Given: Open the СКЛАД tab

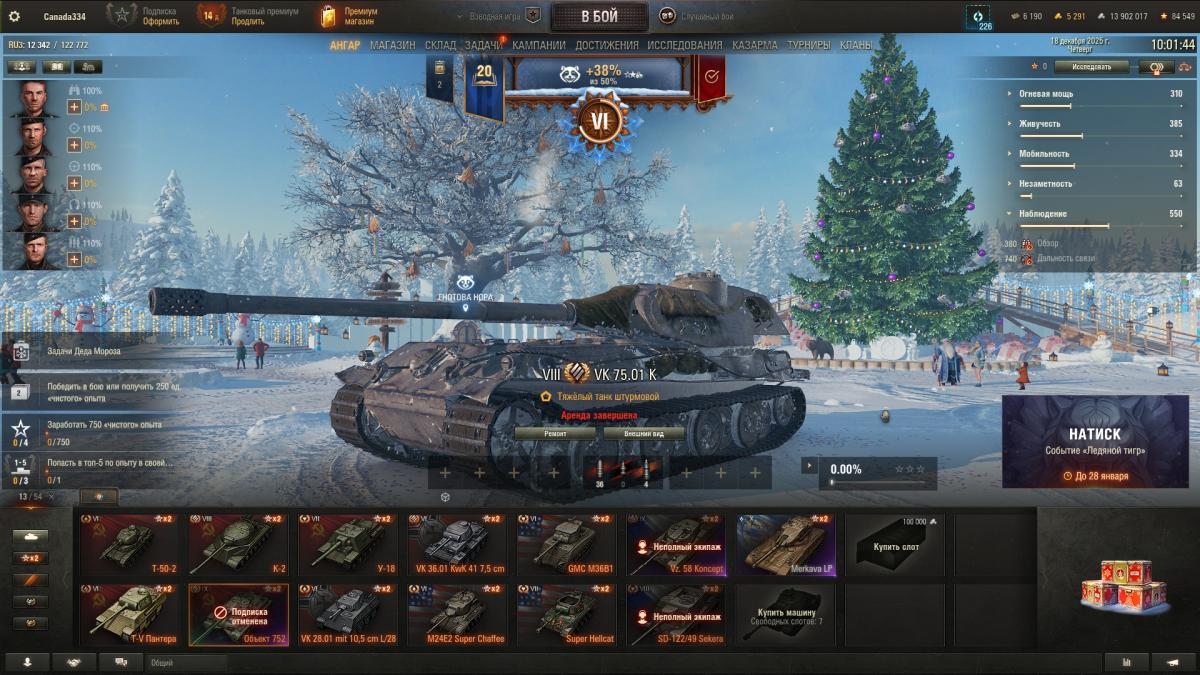Looking at the screenshot, I should pyautogui.click(x=440, y=45).
